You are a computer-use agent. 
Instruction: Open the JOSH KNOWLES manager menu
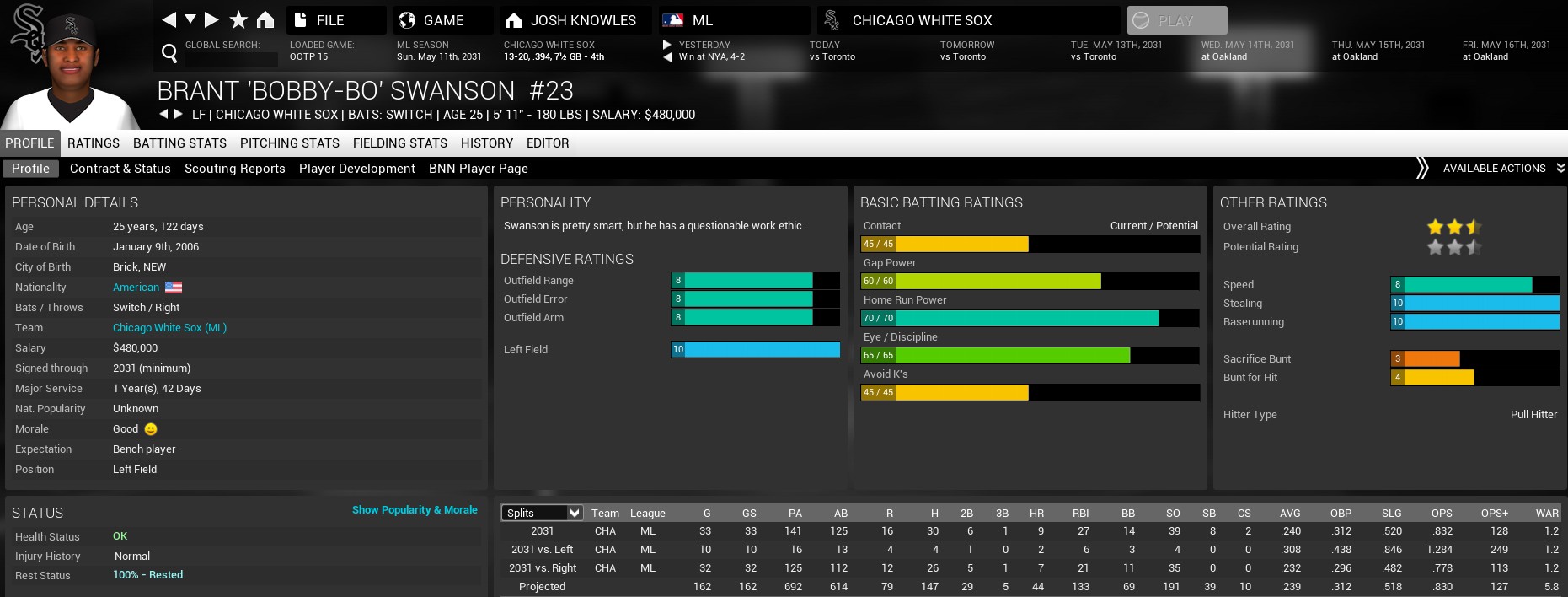pos(575,20)
